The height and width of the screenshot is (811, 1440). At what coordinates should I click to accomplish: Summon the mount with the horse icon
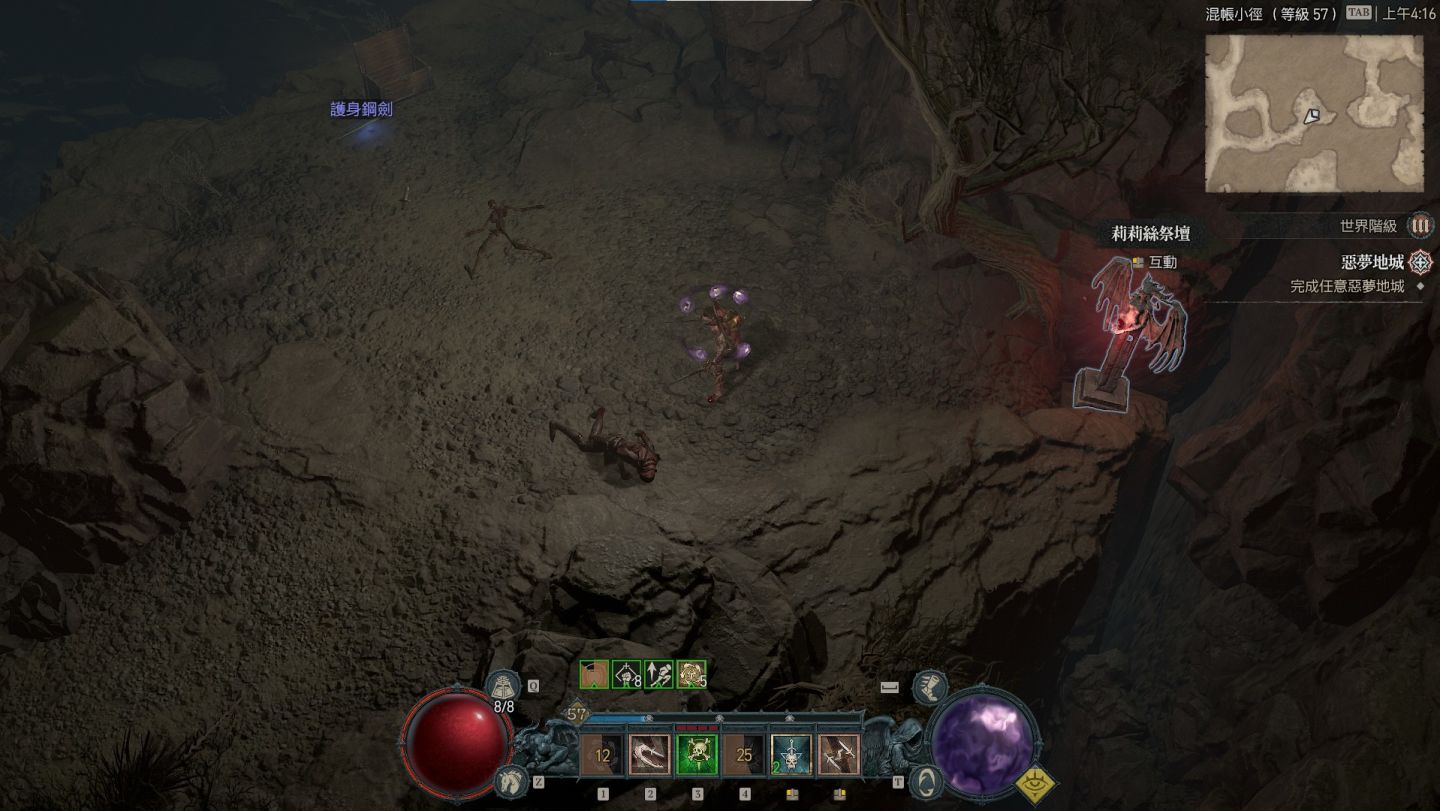tap(510, 780)
